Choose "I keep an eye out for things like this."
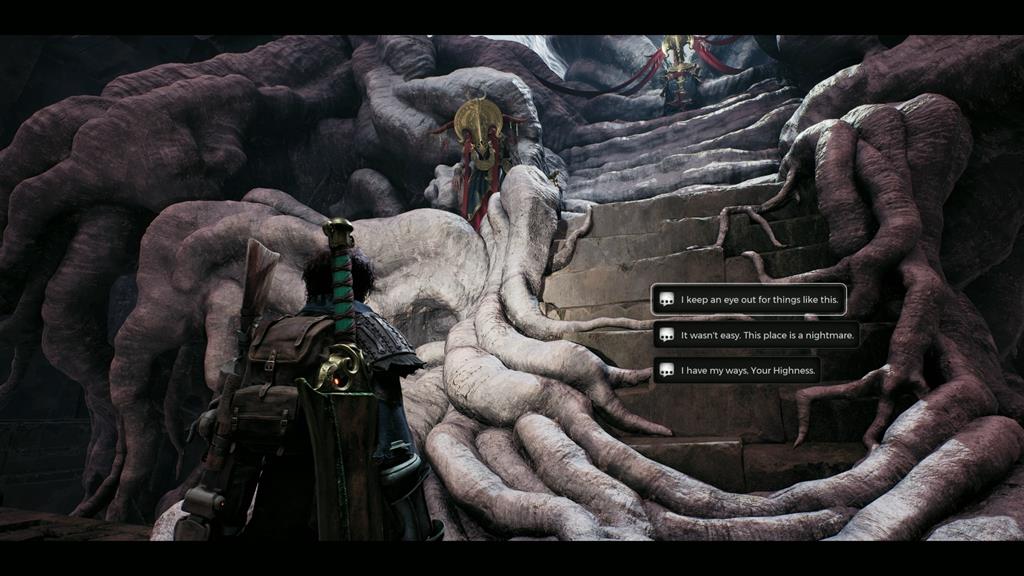The image size is (1024, 576). click(749, 300)
